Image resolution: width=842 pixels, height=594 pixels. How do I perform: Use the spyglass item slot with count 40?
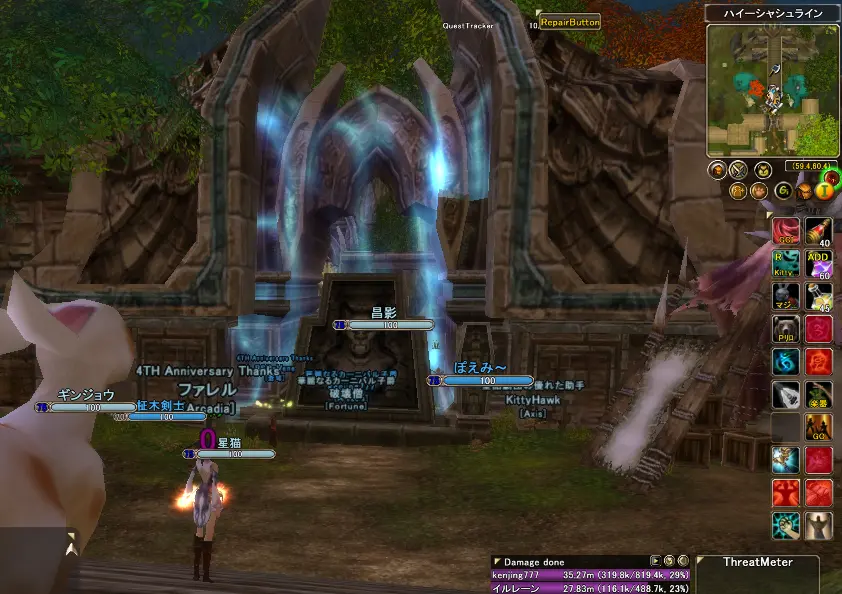[x=819, y=233]
